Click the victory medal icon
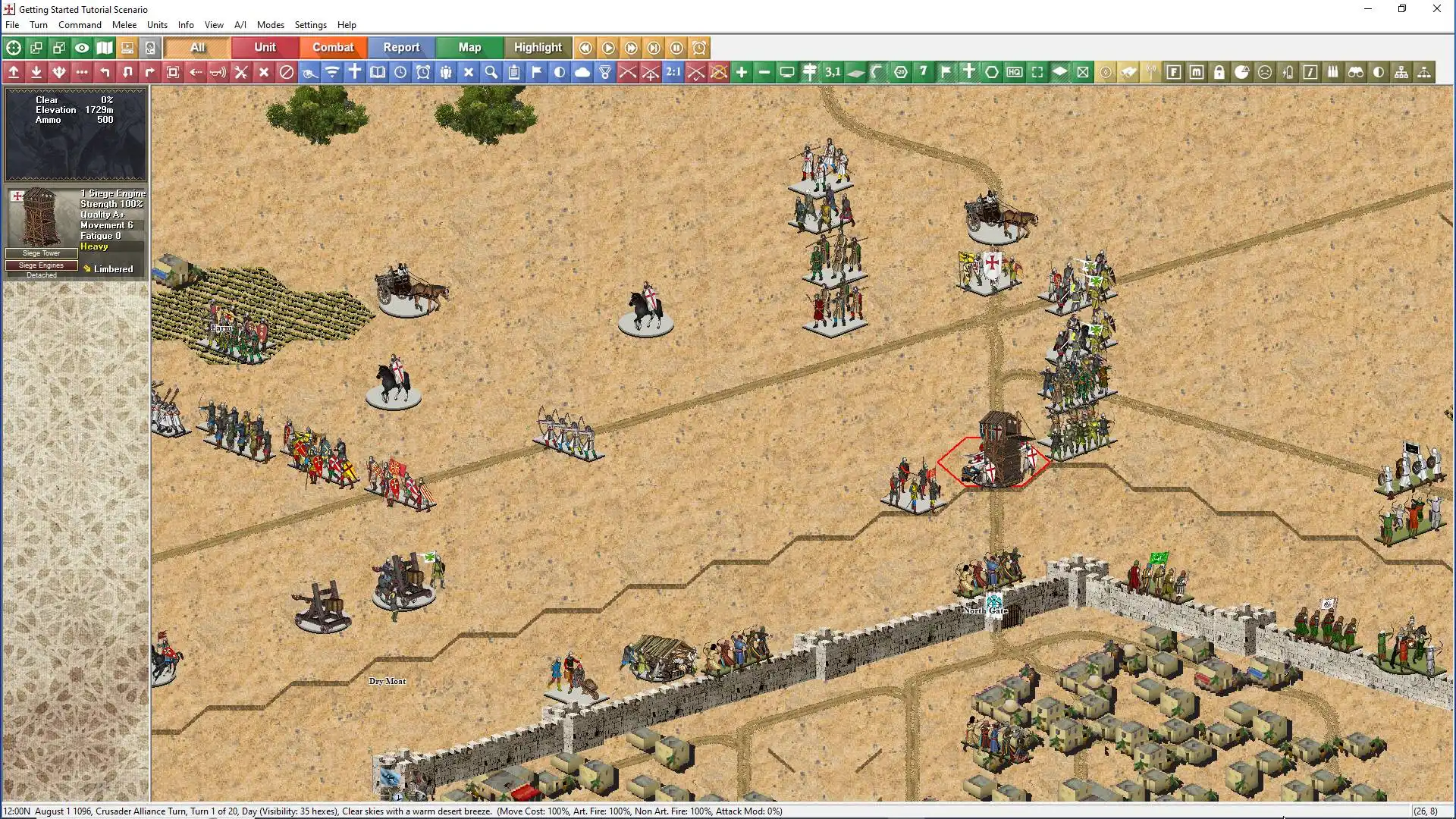The width and height of the screenshot is (1456, 819). pos(606,72)
